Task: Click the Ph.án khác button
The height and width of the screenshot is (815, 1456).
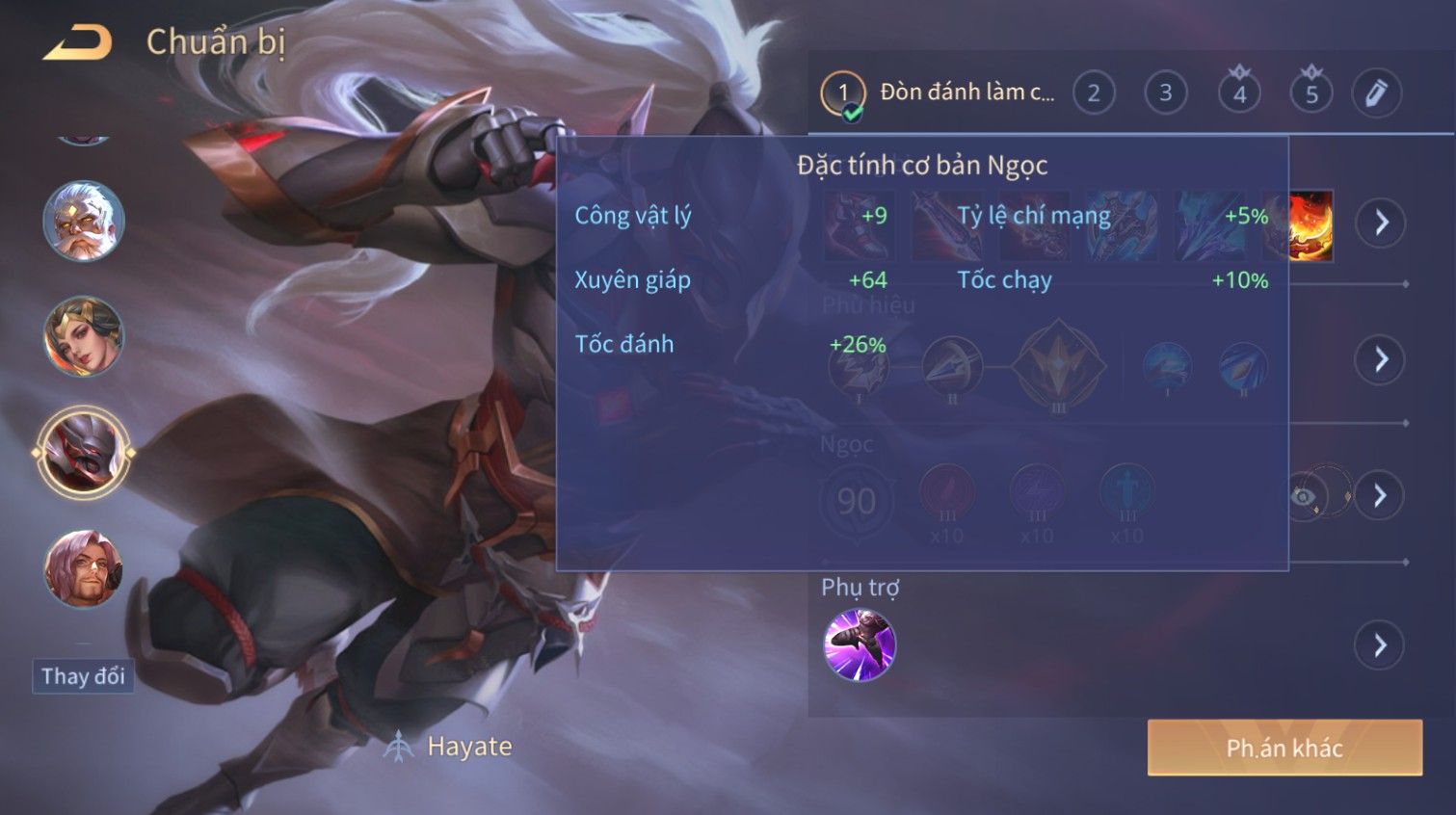Action: click(1284, 748)
